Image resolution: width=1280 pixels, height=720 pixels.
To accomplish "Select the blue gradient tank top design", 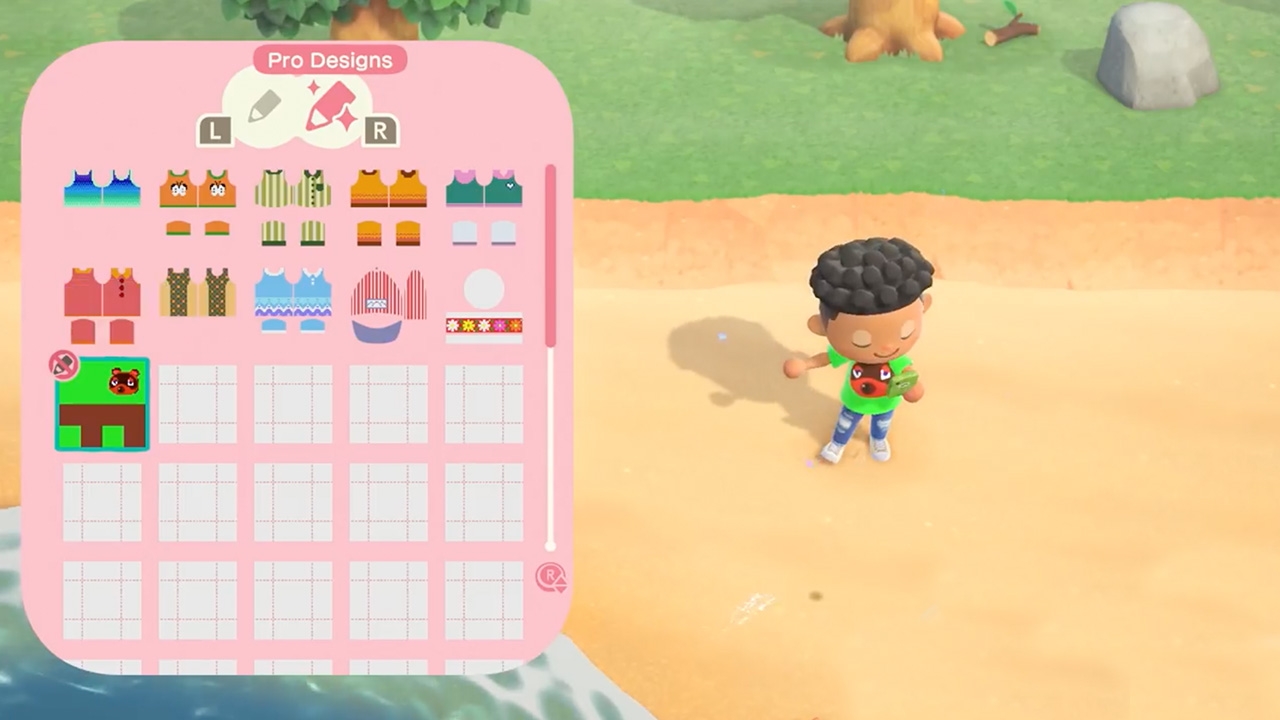I will [x=101, y=188].
